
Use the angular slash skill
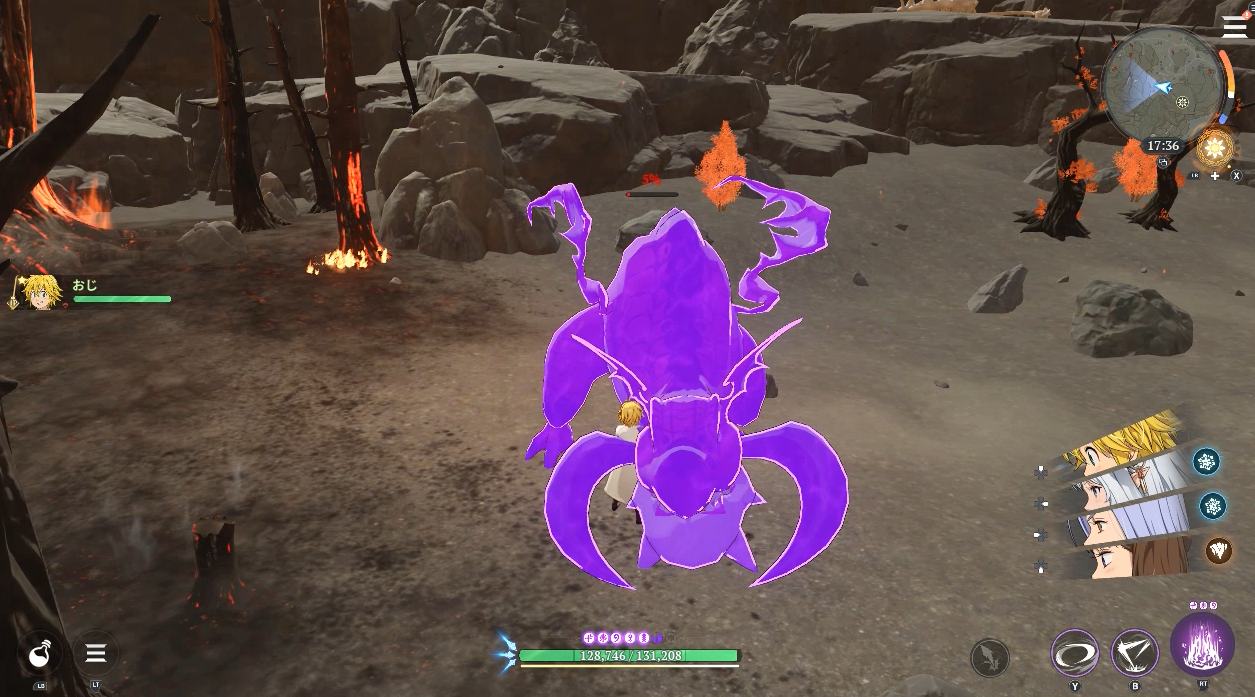pyautogui.click(x=1135, y=654)
